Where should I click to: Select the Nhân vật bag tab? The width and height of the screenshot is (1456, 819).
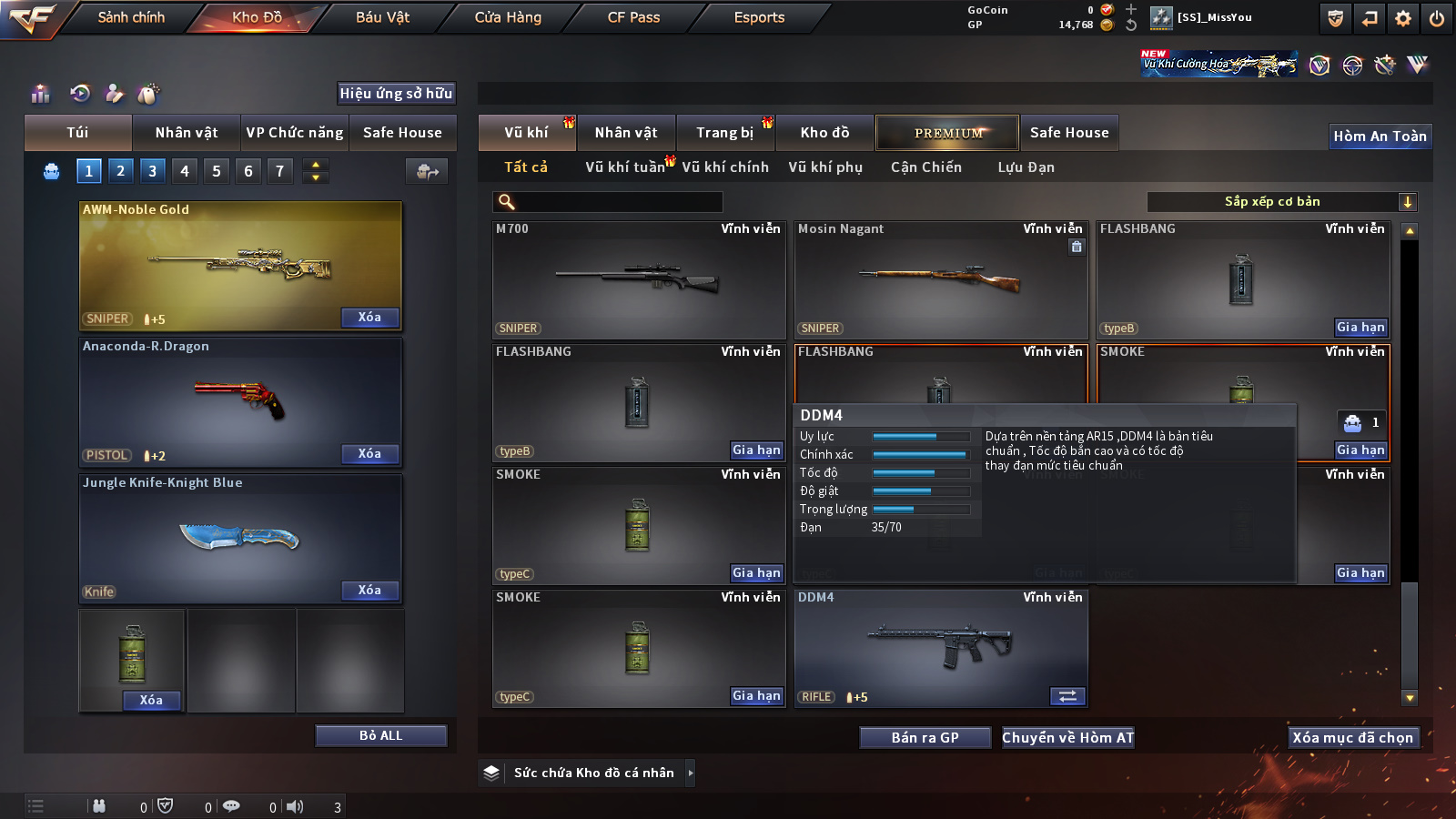coord(187,133)
